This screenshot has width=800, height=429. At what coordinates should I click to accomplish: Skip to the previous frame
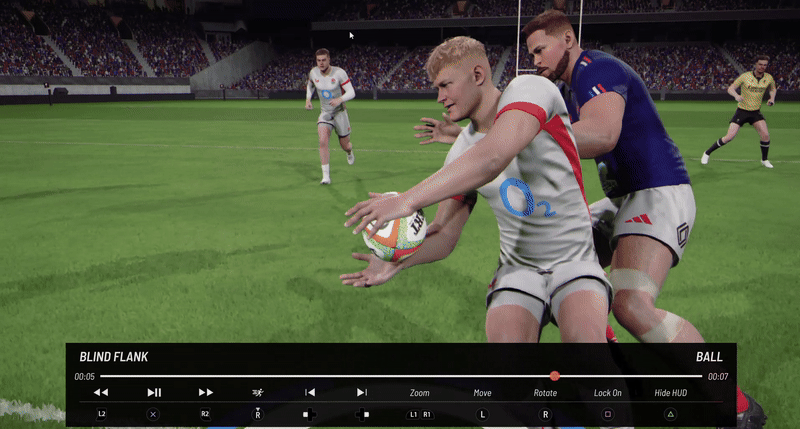310,393
